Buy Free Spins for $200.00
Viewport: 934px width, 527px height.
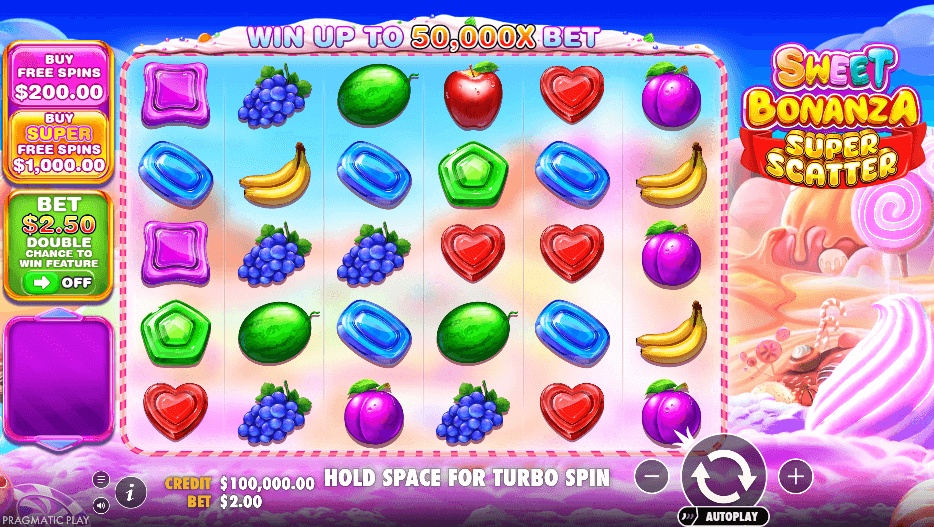58,75
